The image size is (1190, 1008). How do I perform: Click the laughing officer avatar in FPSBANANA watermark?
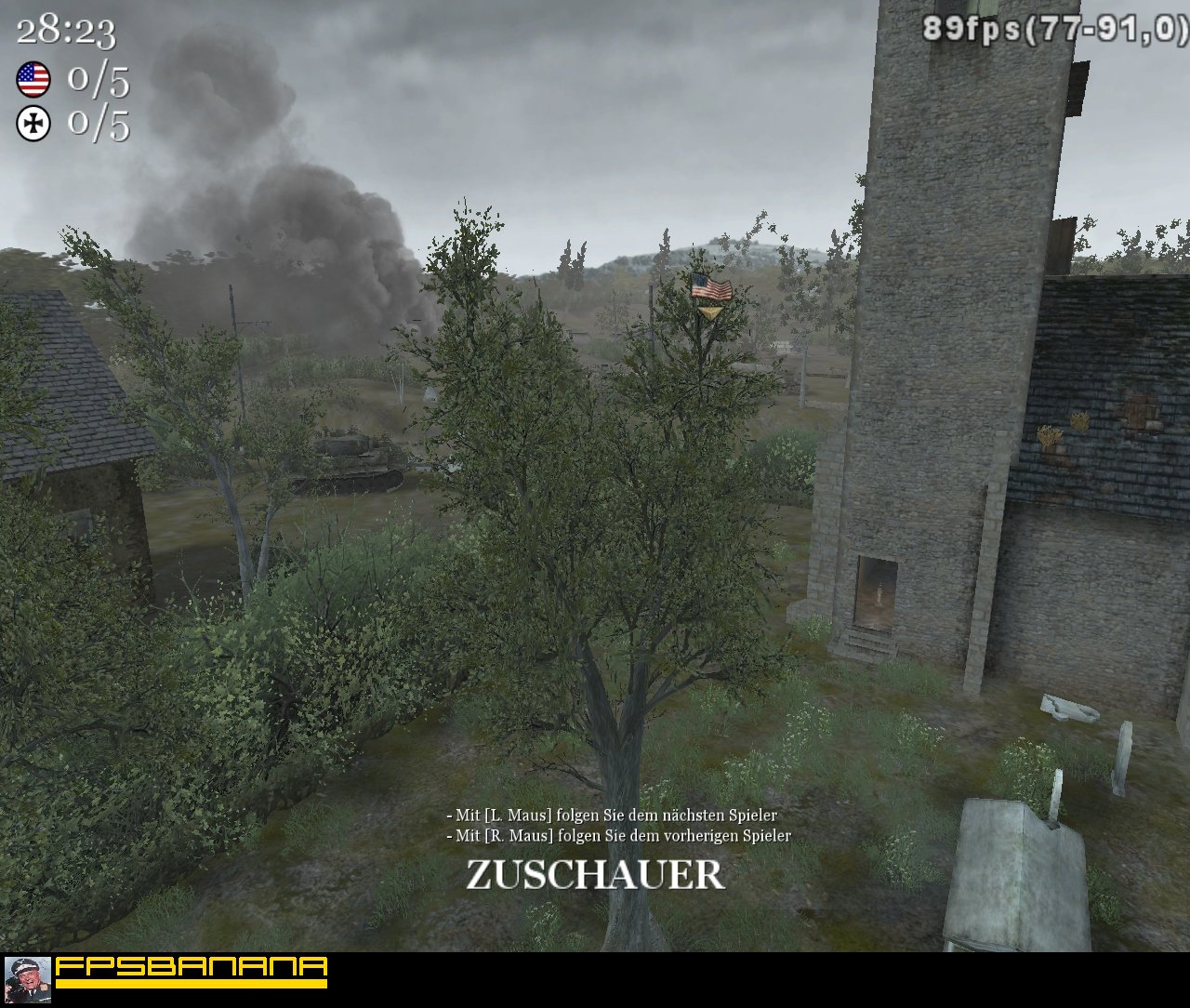coord(27,981)
